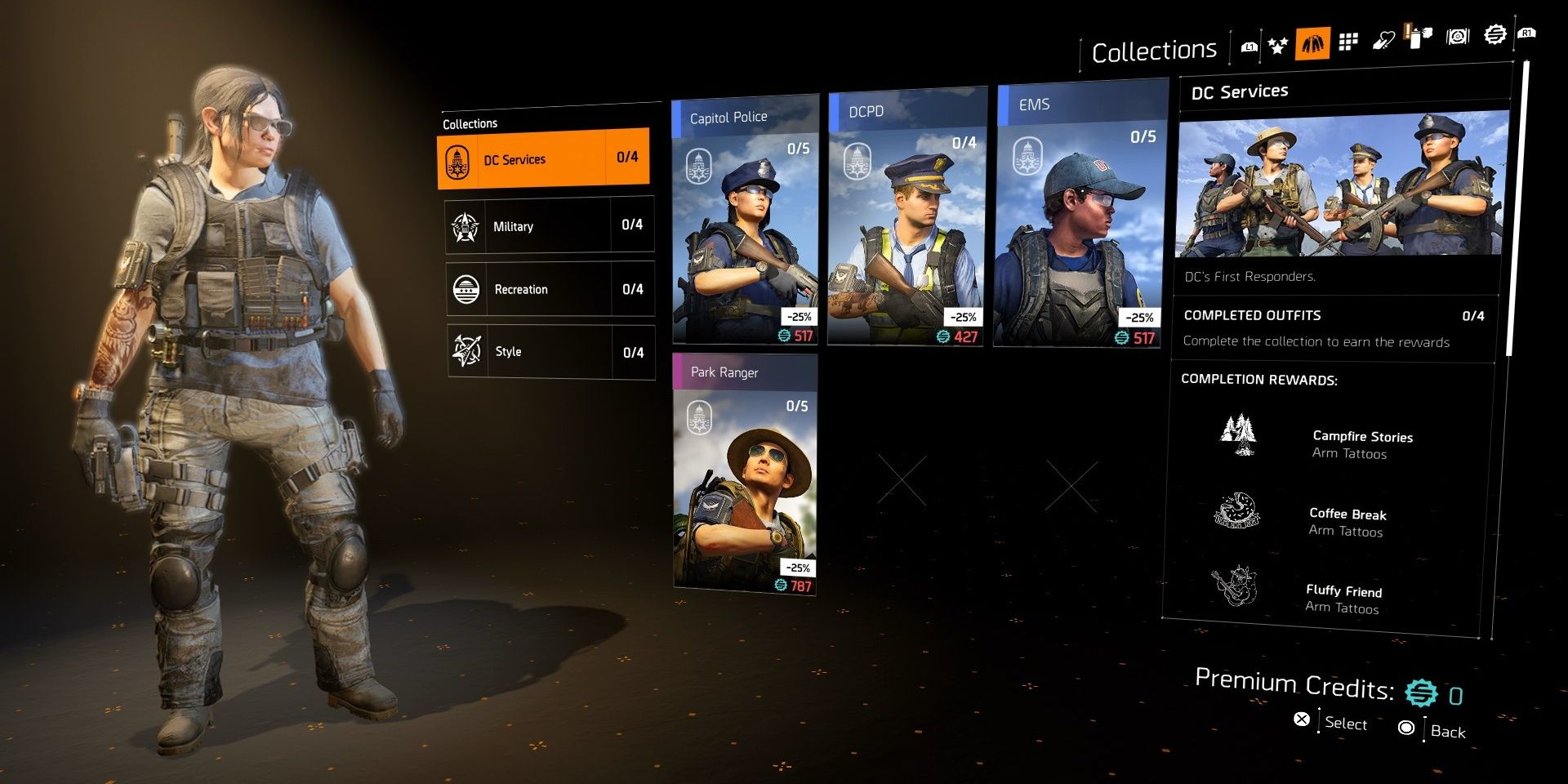
Task: Switch to the Style collection category
Action: [550, 352]
